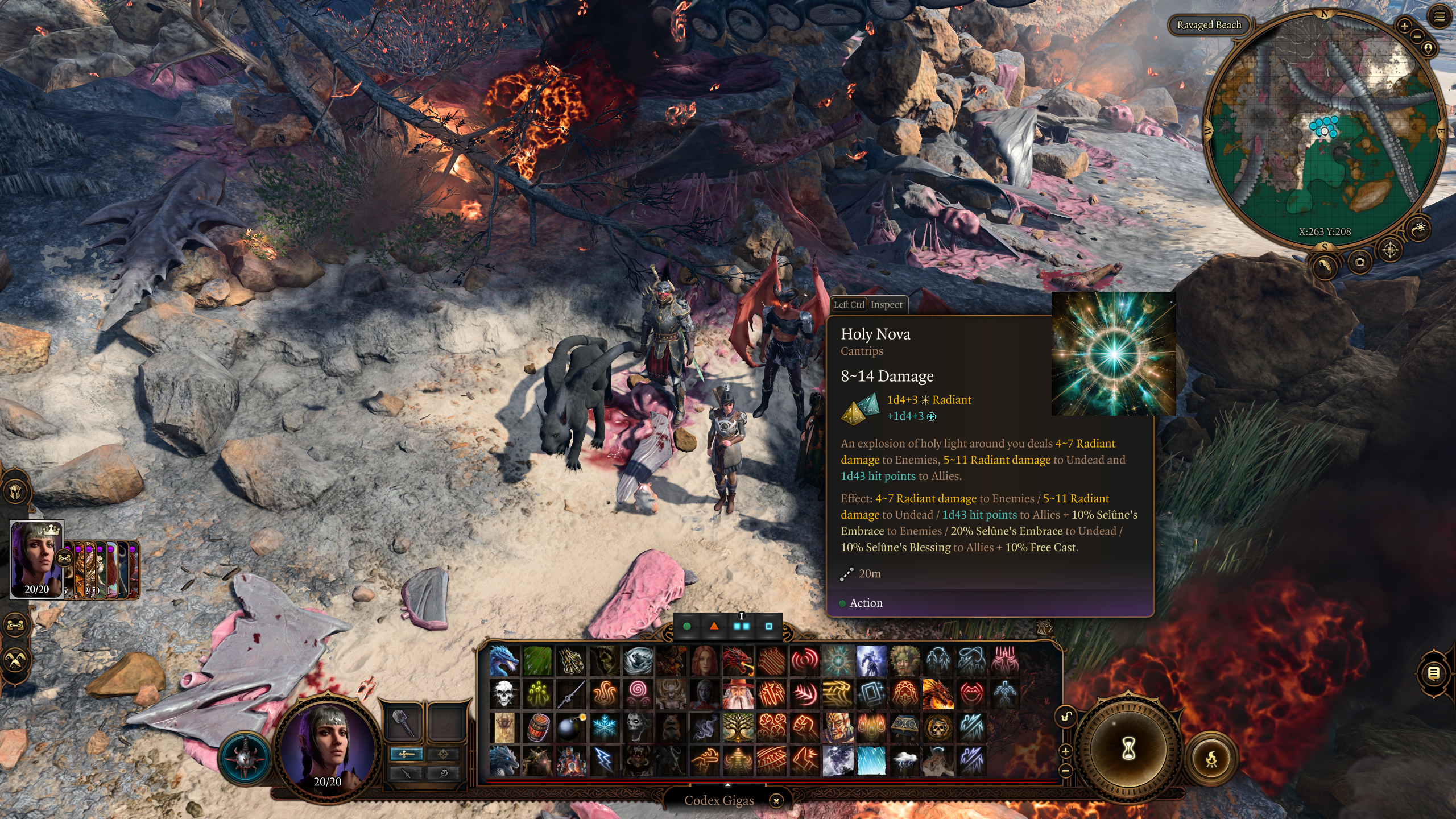1456x819 pixels.
Task: Zoom out on the minimap
Action: tap(1417, 36)
